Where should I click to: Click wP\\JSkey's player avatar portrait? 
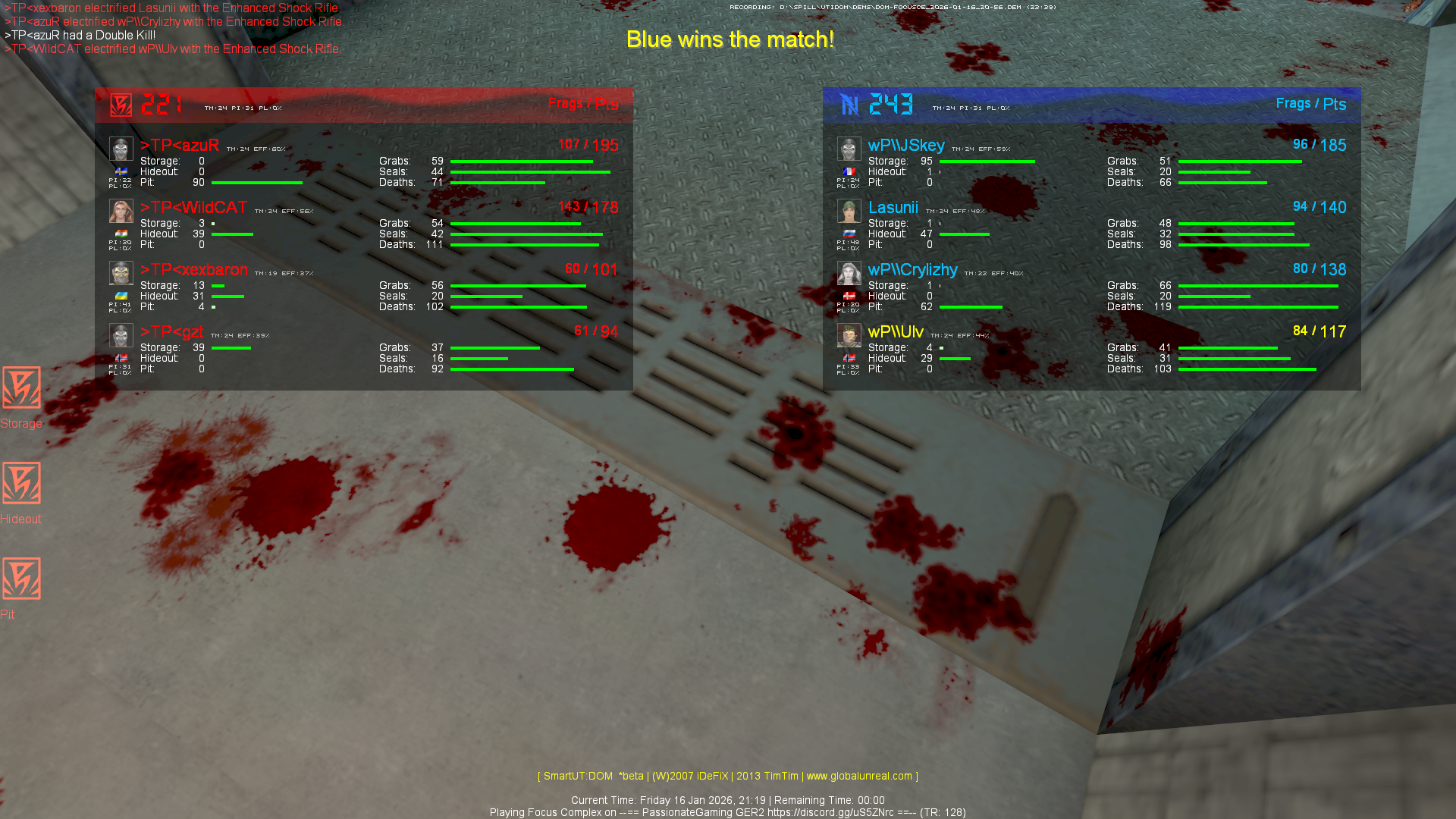[849, 149]
